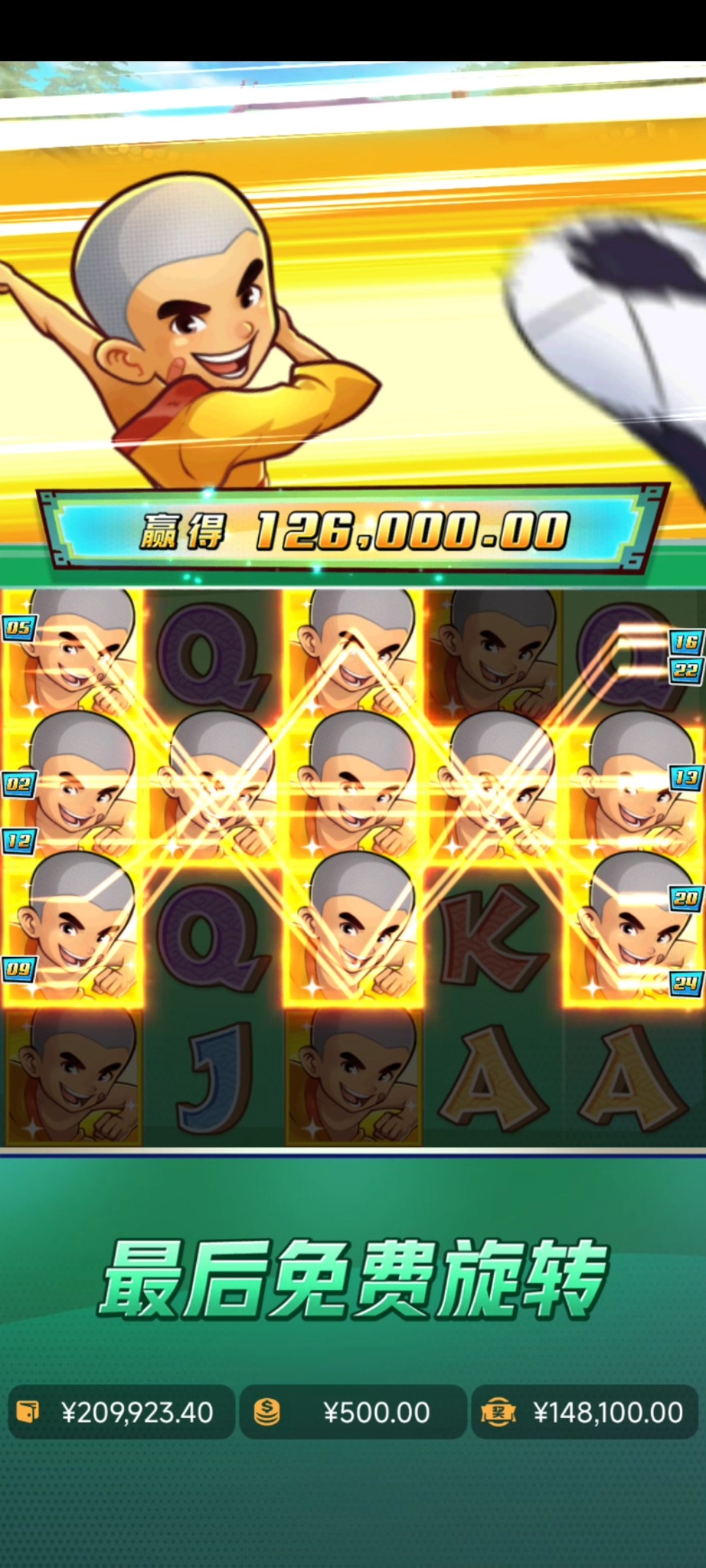706x1568 pixels.
Task: Select payline marker 22
Action: [686, 670]
